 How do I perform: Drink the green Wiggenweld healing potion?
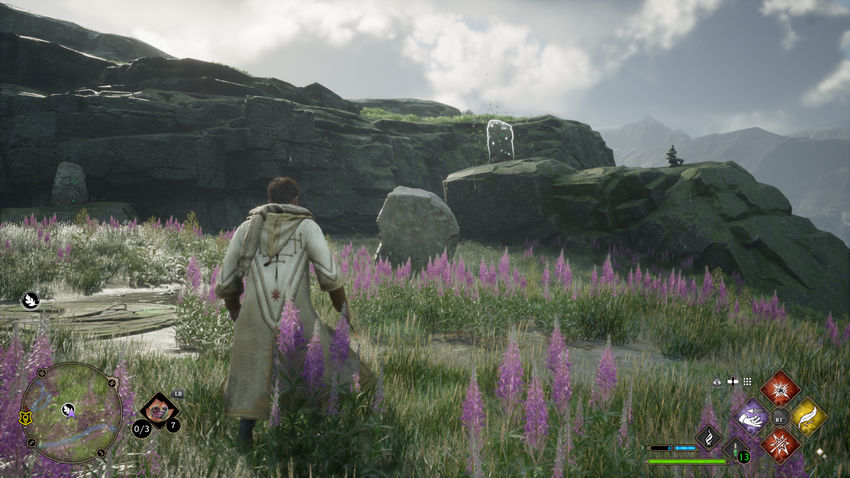(x=737, y=450)
